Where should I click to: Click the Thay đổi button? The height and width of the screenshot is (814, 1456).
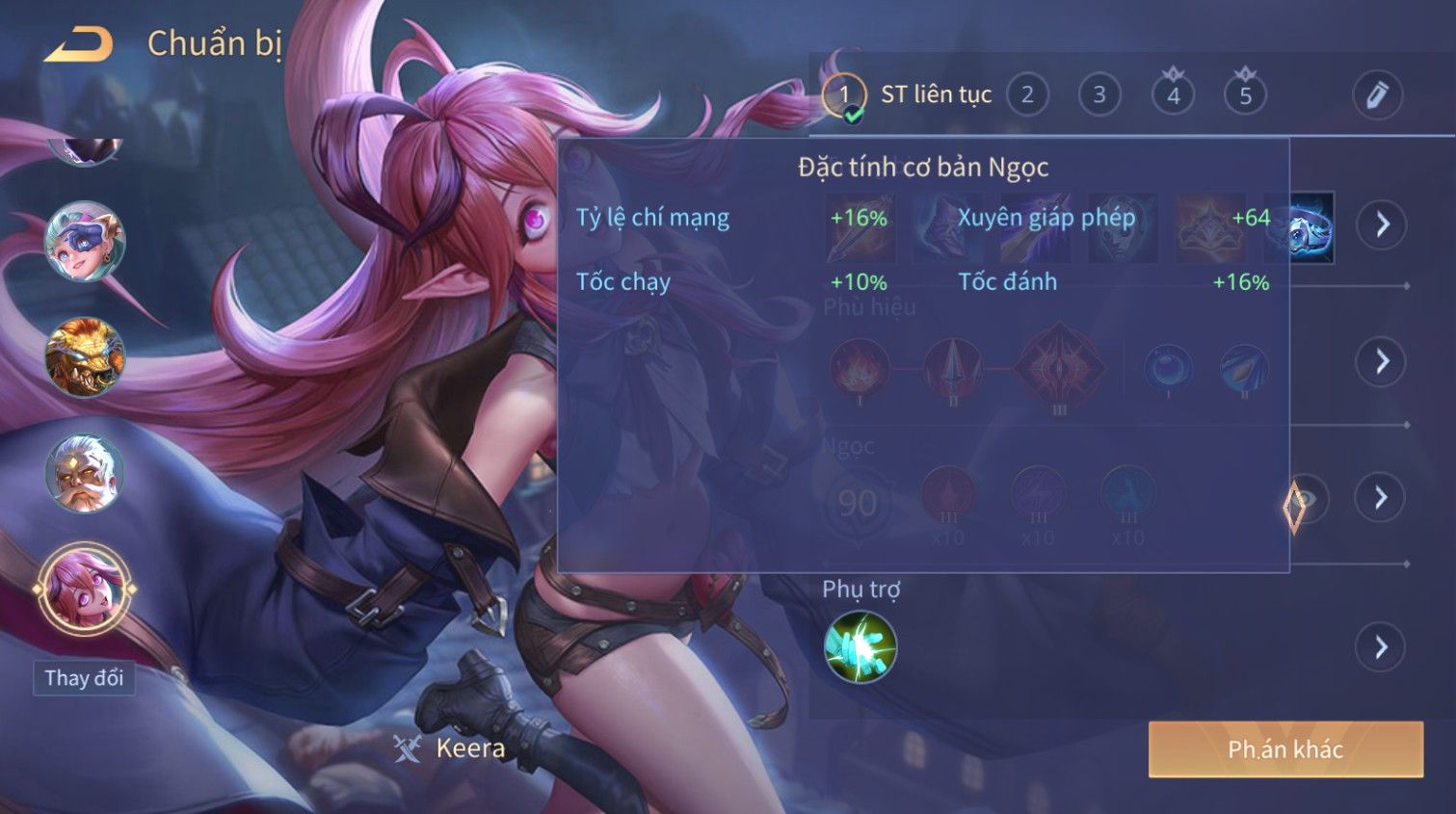(x=84, y=678)
